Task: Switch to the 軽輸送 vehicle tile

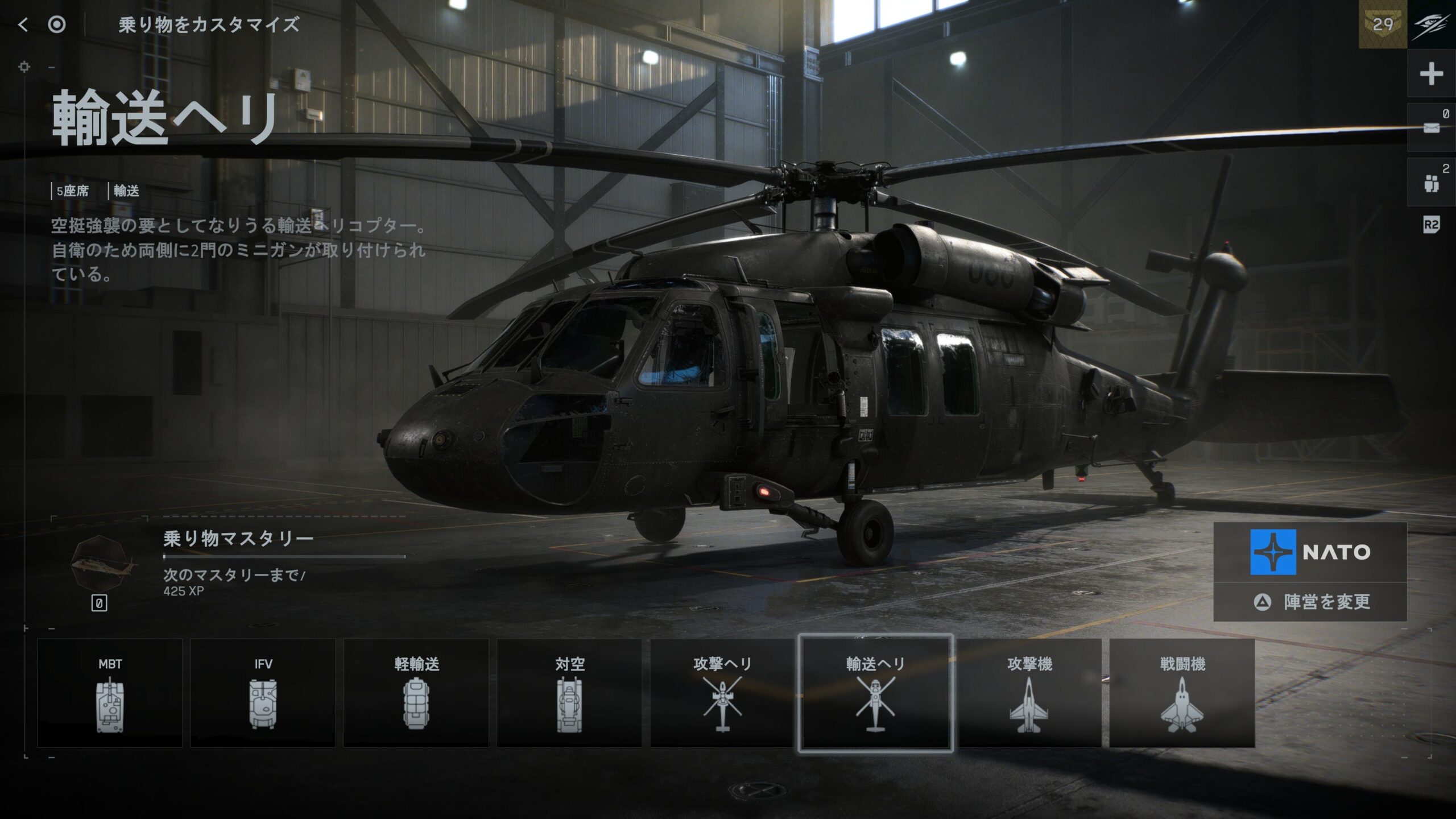Action: click(416, 693)
